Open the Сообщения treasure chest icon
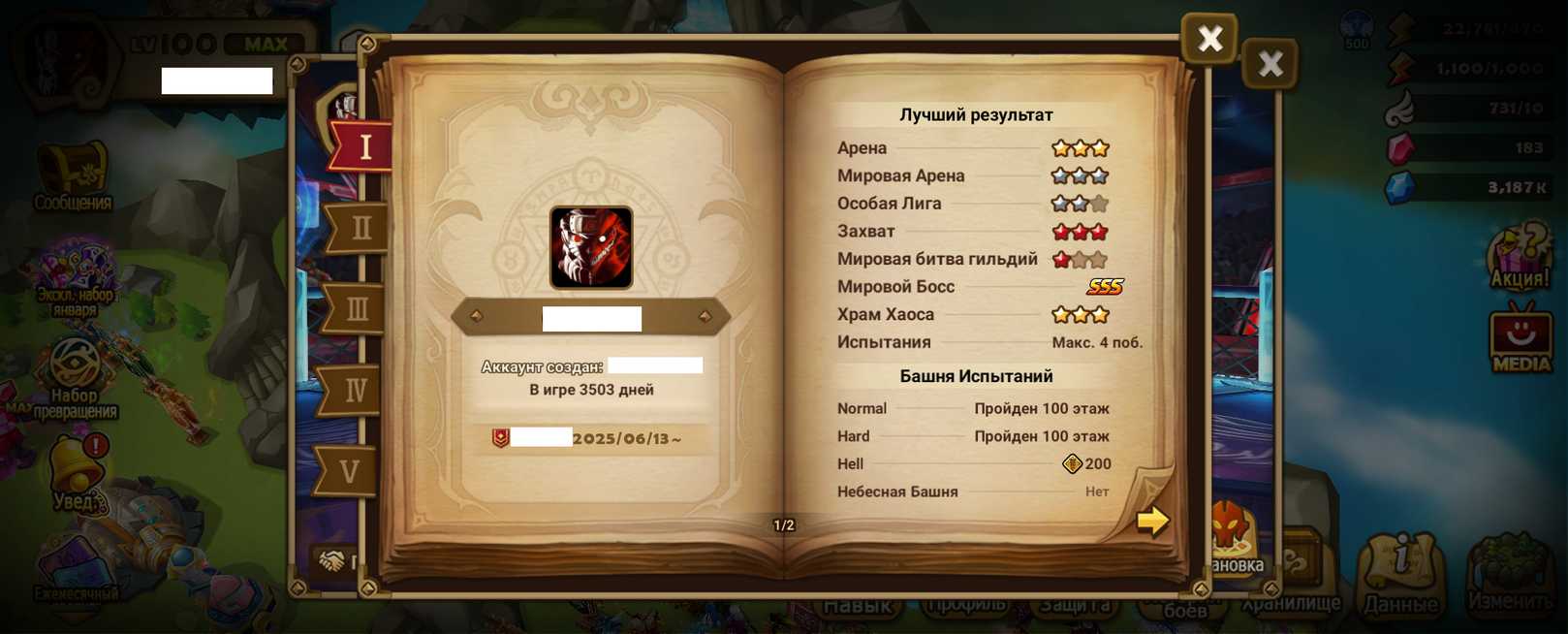The width and height of the screenshot is (1568, 634). (73, 176)
